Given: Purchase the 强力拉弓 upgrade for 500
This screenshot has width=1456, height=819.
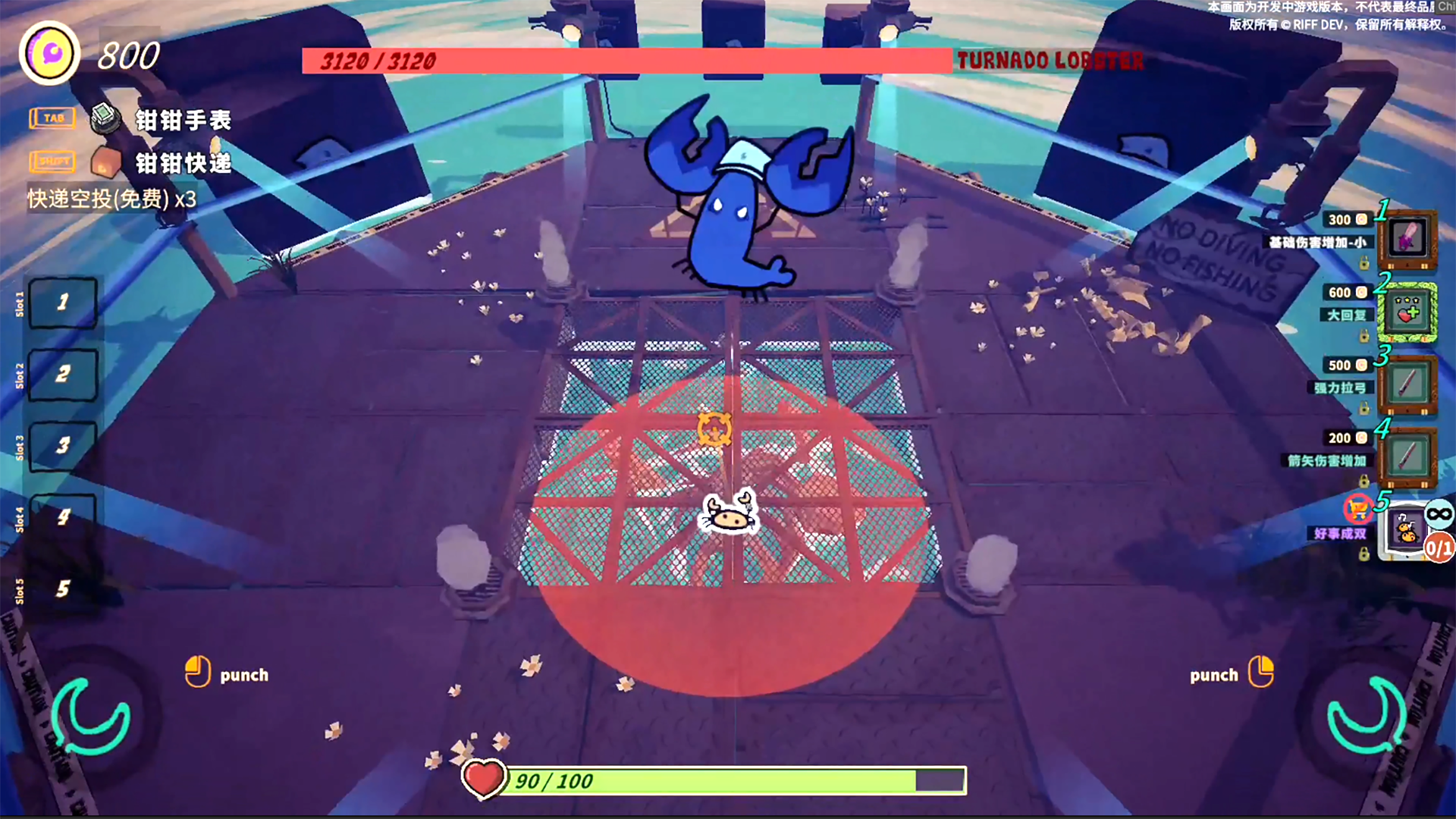Looking at the screenshot, I should [x=1407, y=385].
